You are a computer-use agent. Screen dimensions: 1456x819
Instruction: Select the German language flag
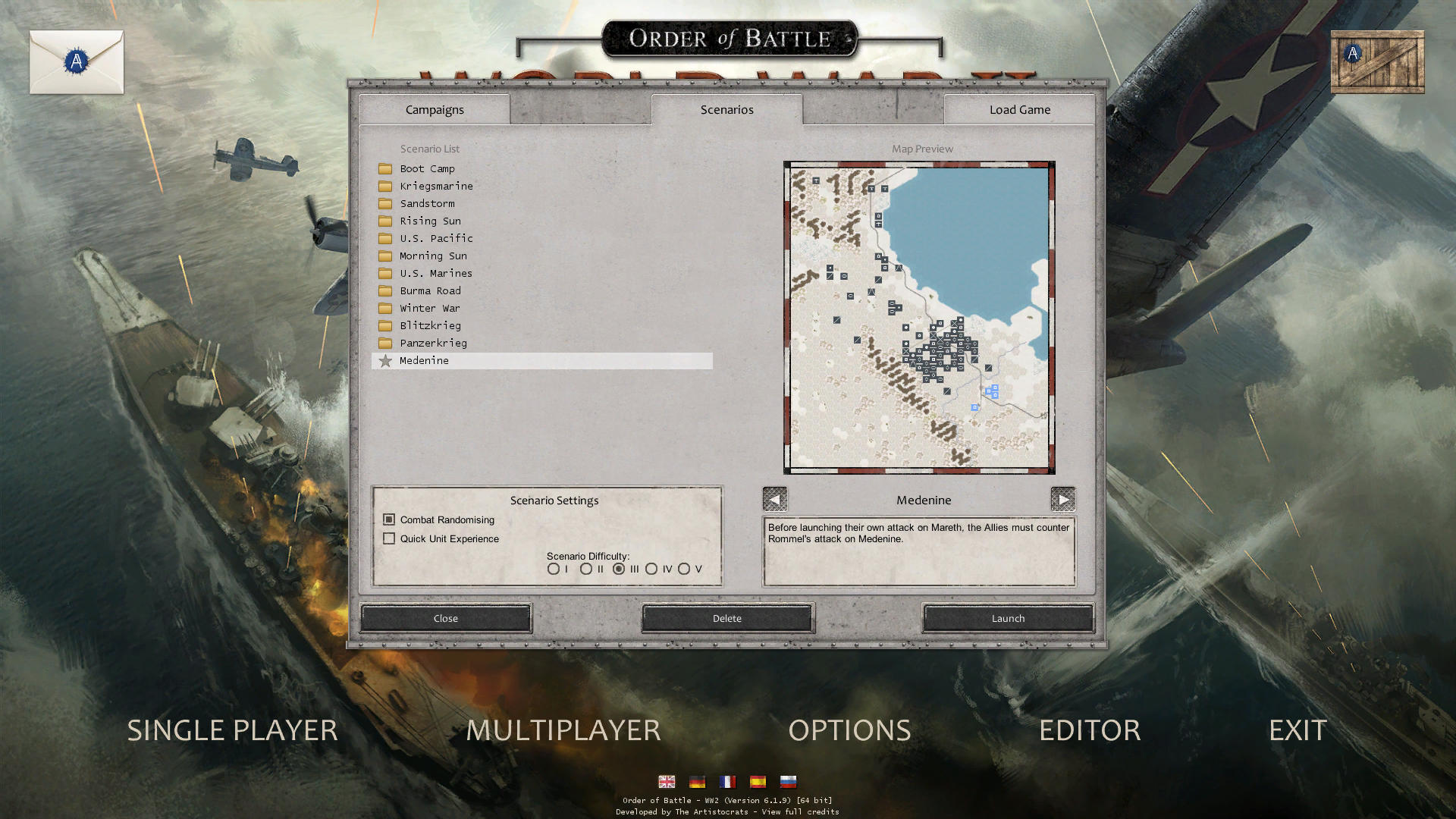[x=697, y=782]
